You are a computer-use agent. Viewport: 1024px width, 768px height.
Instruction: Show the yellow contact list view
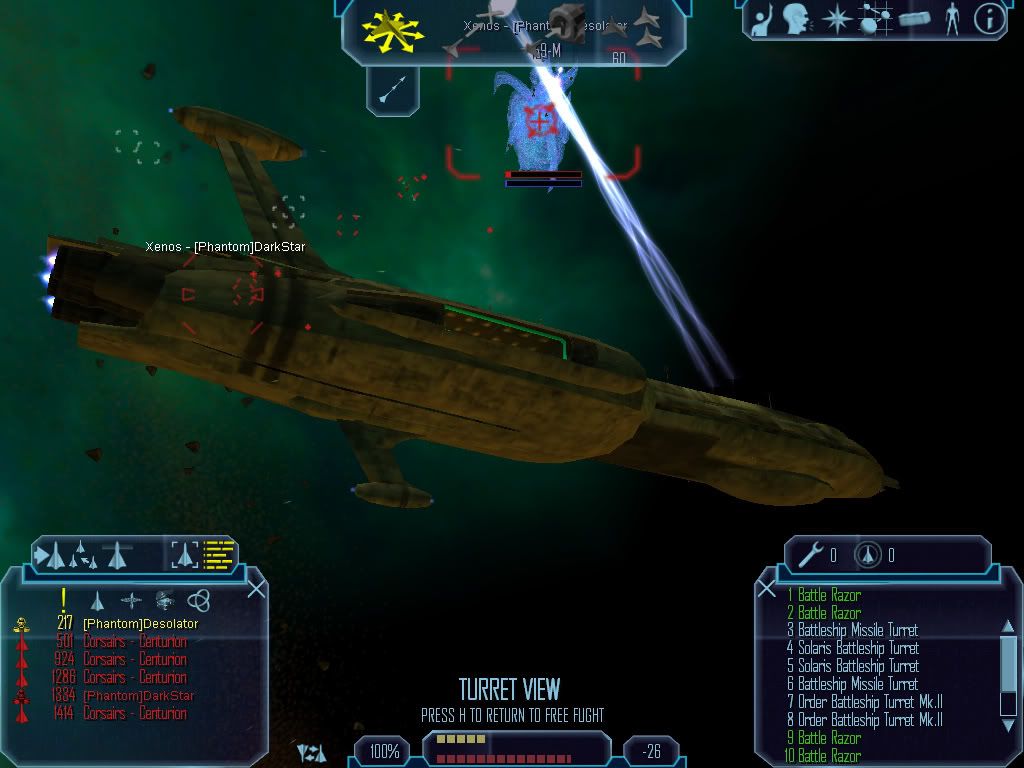[218, 554]
